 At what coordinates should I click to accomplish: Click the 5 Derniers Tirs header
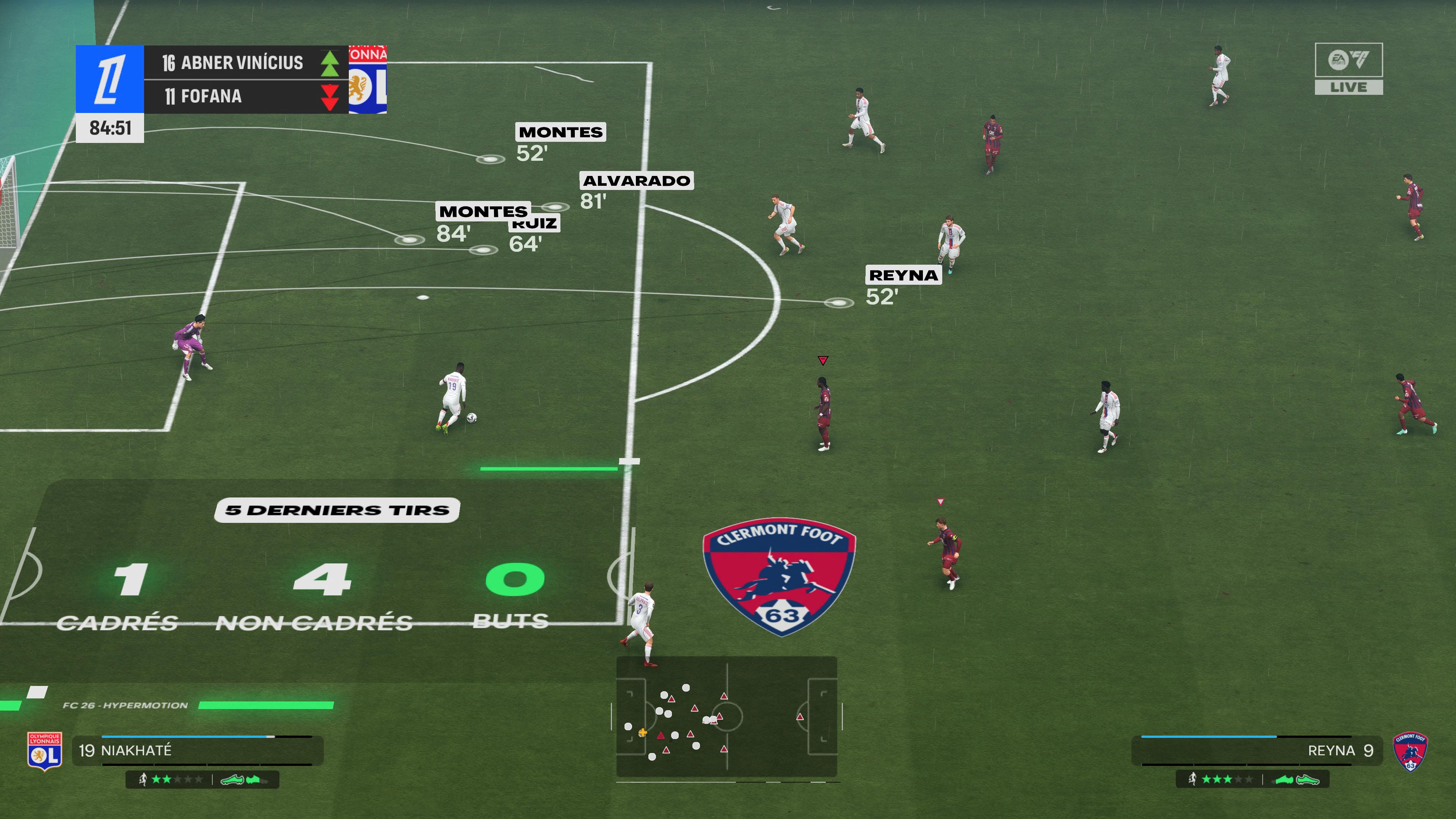[x=337, y=510]
